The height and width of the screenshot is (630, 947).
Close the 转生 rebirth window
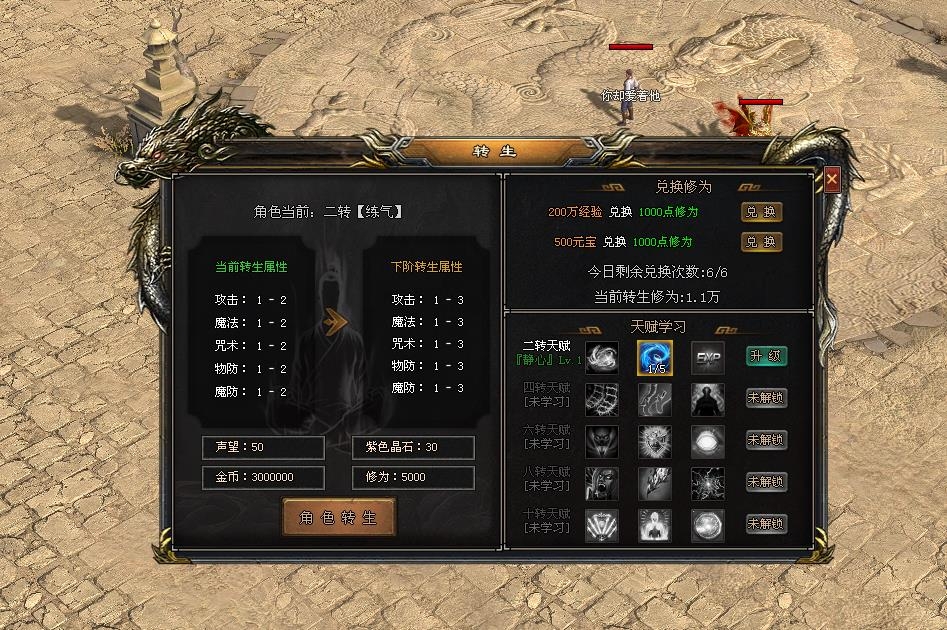click(831, 180)
